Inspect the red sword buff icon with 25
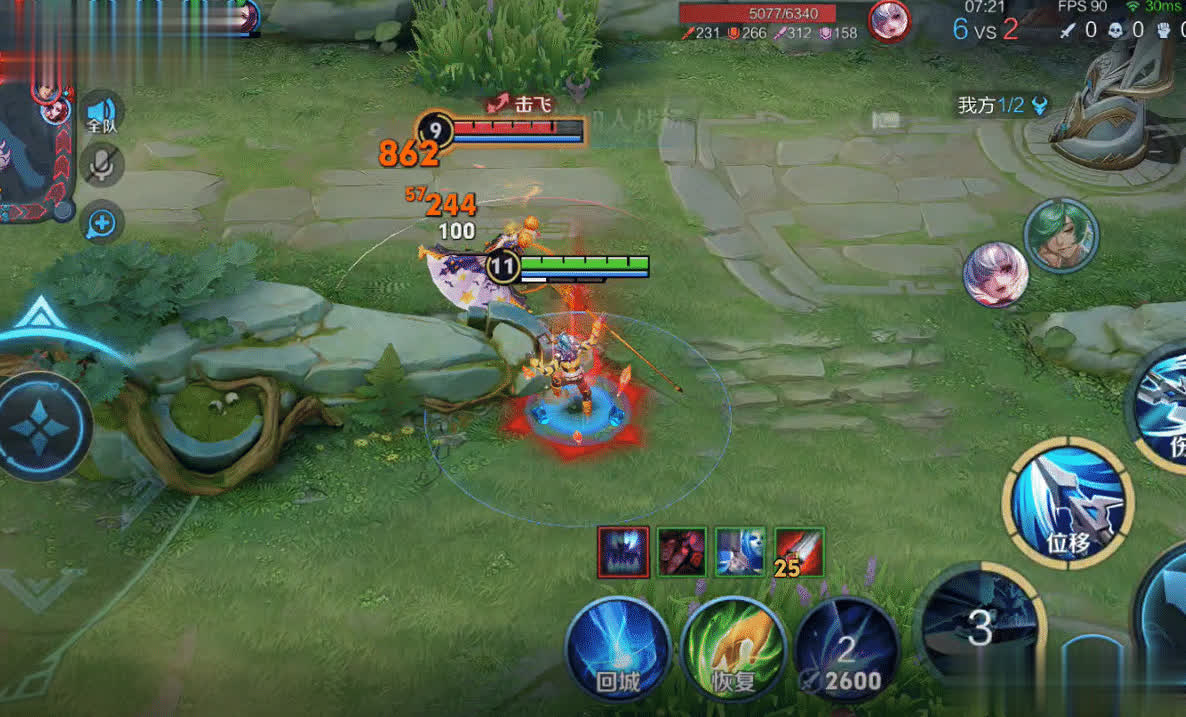 pos(799,552)
